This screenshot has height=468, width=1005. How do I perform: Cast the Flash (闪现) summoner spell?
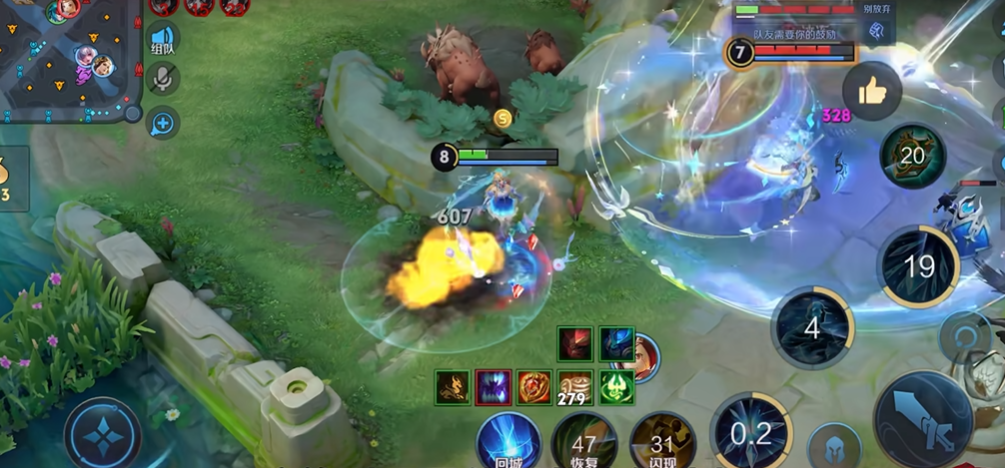click(662, 441)
